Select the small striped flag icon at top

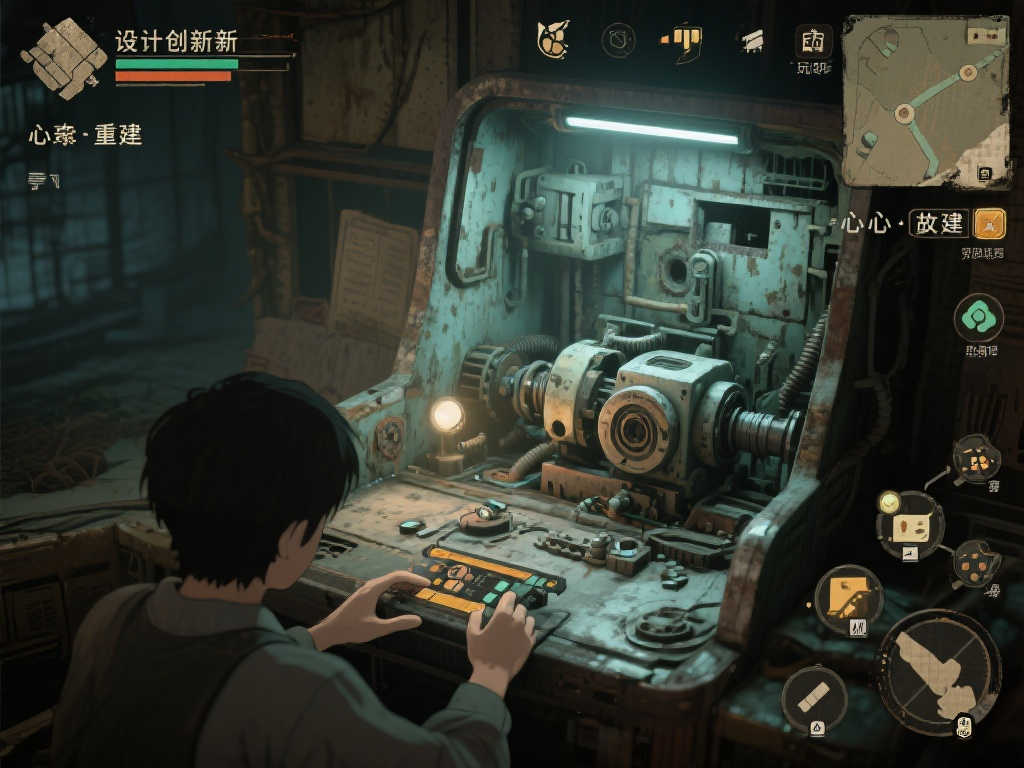tap(751, 41)
